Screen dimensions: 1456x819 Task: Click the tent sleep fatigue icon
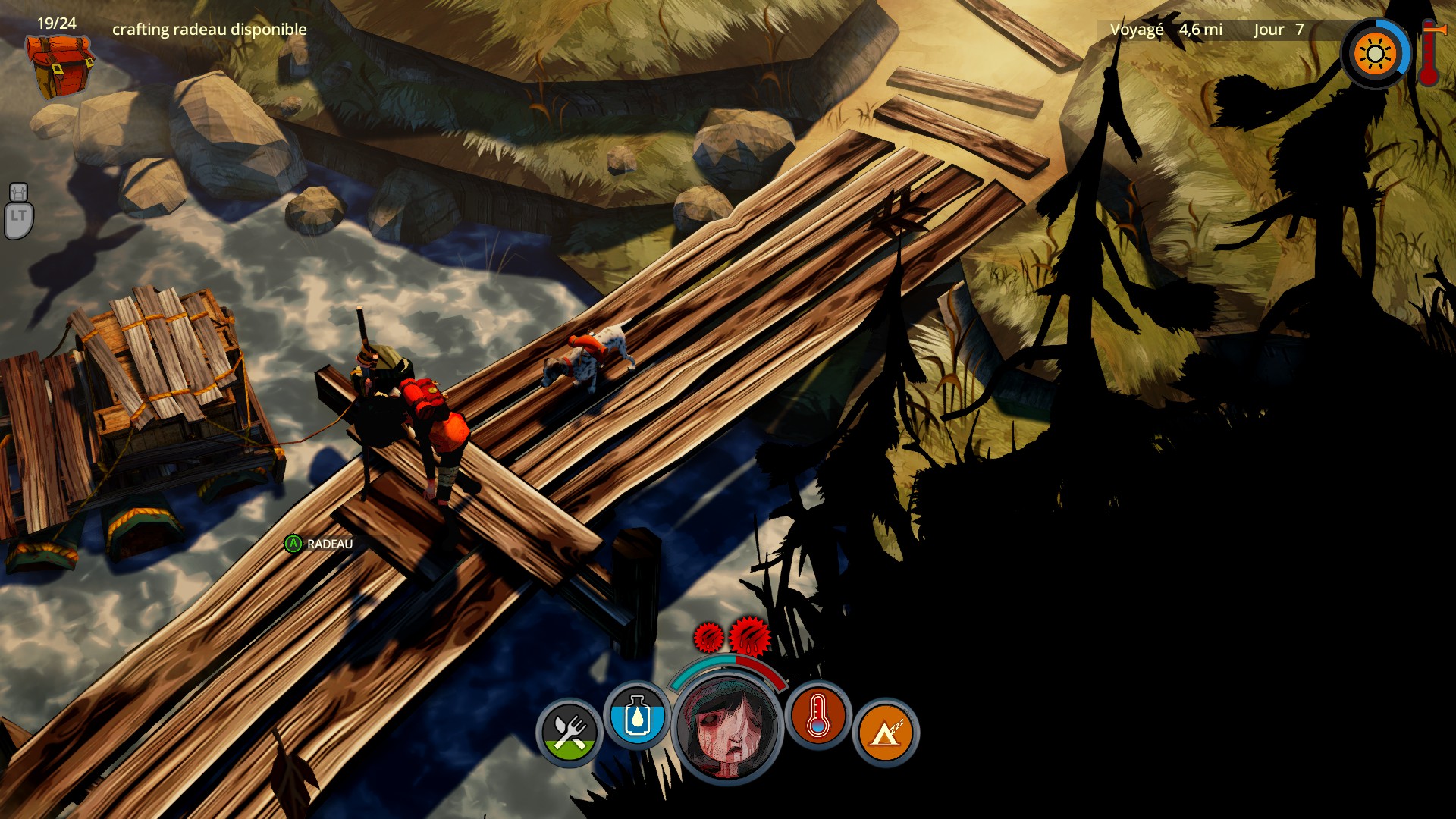[x=885, y=733]
